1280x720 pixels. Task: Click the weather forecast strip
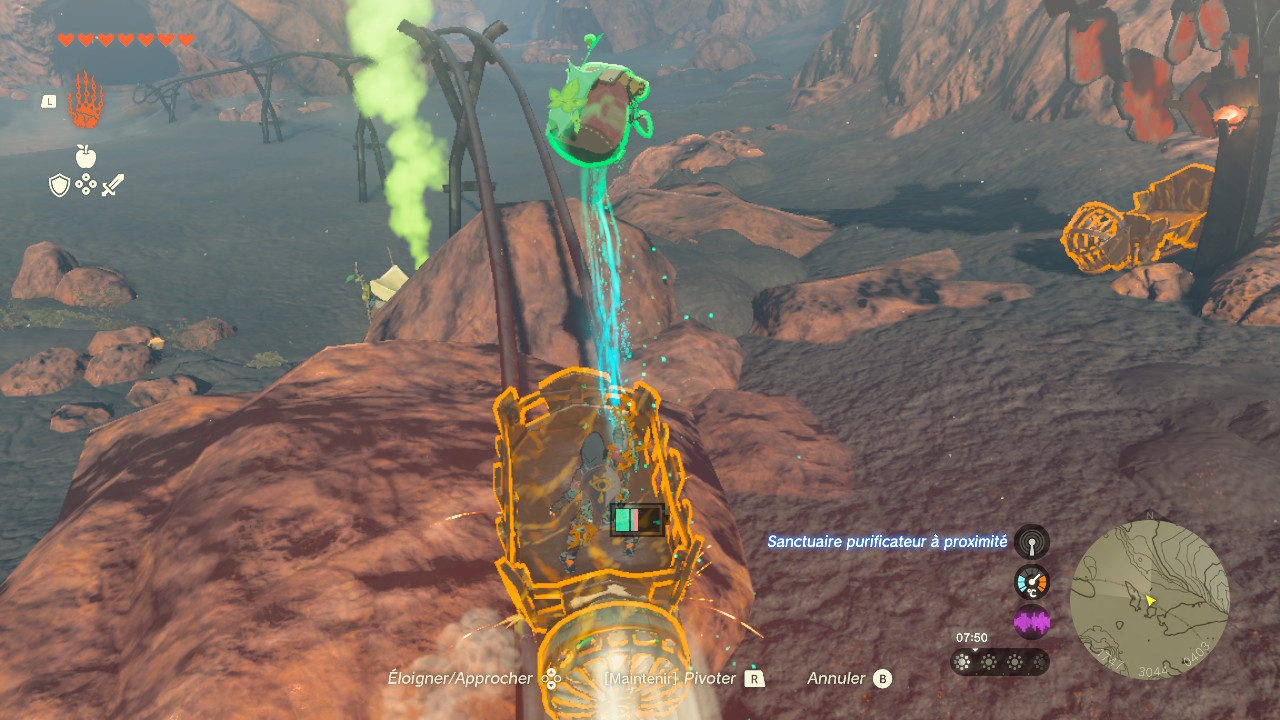click(x=1000, y=661)
